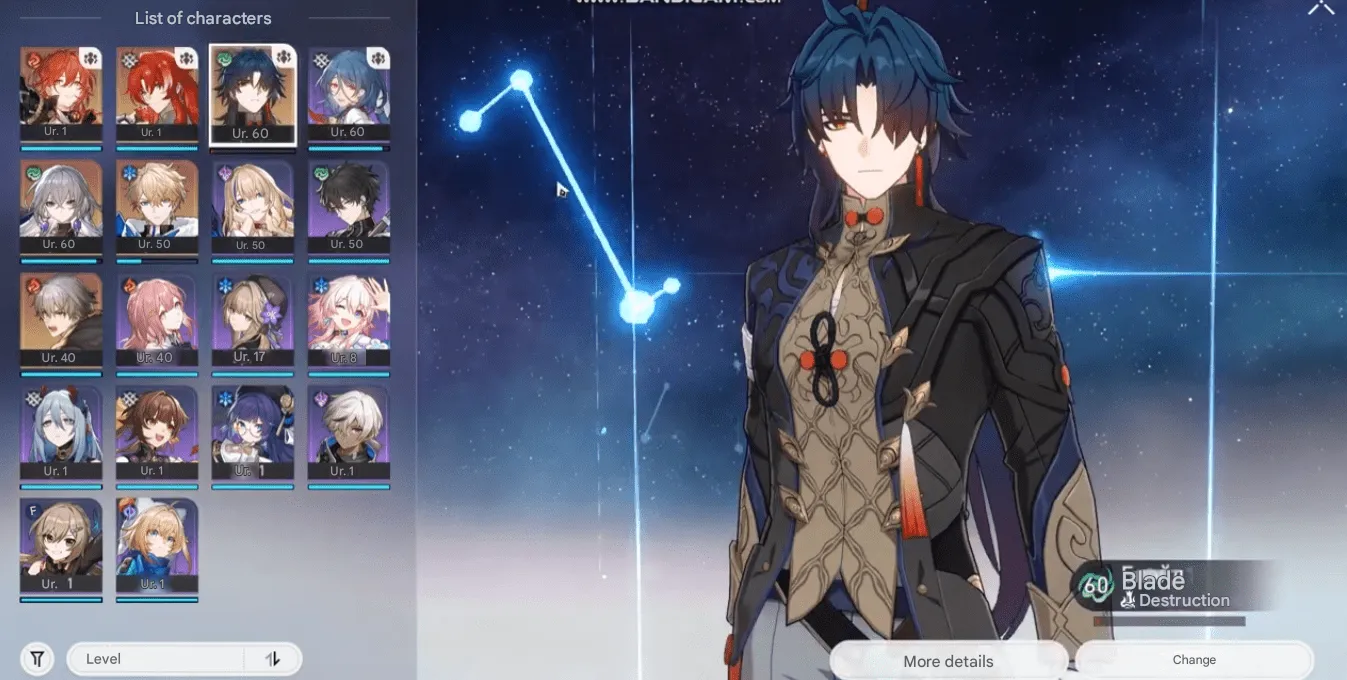
Task: Click the Change button
Action: pos(1194,660)
